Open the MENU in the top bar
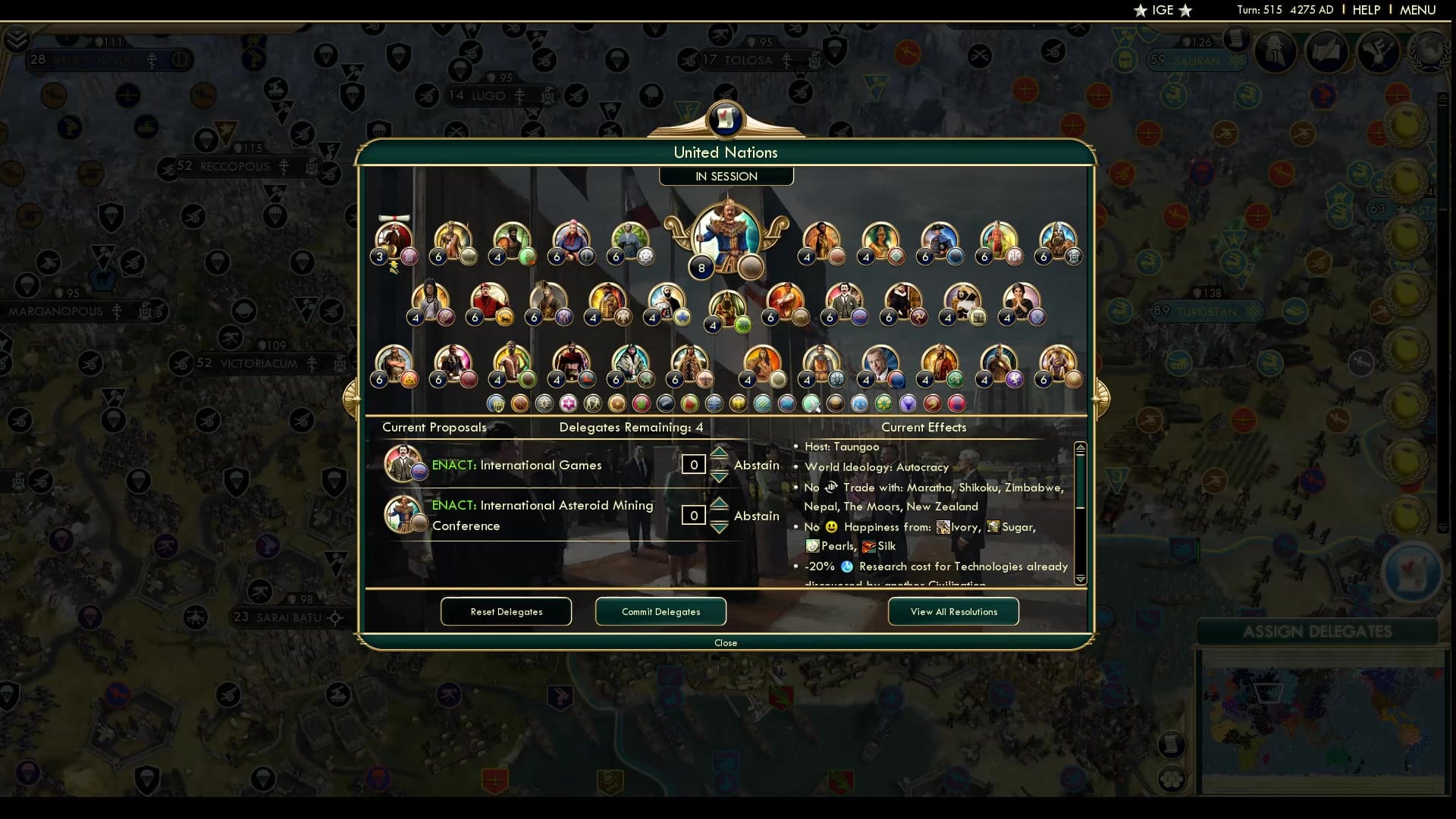The image size is (1456, 819). (x=1417, y=10)
